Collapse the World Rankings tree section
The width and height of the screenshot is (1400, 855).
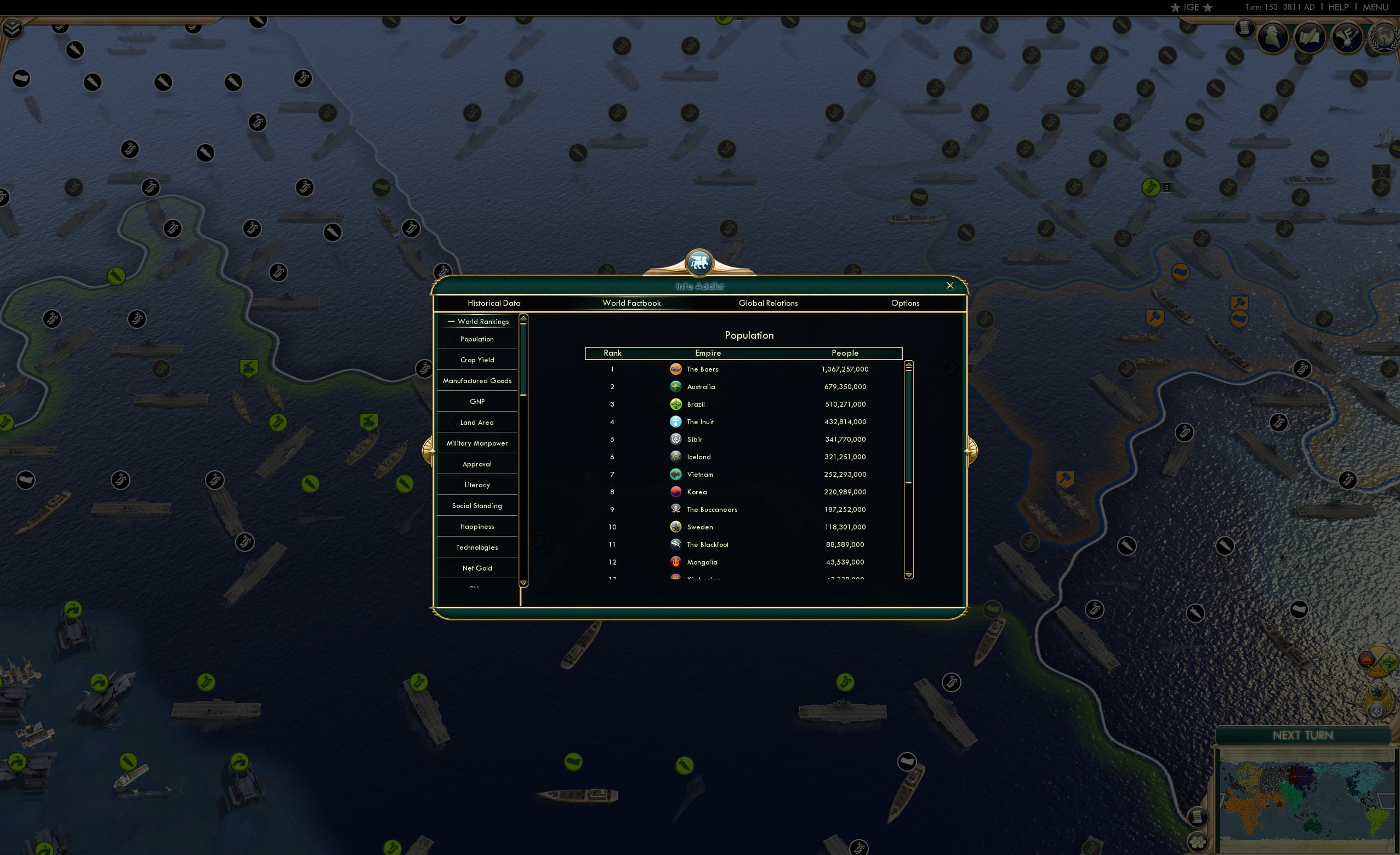click(x=452, y=321)
